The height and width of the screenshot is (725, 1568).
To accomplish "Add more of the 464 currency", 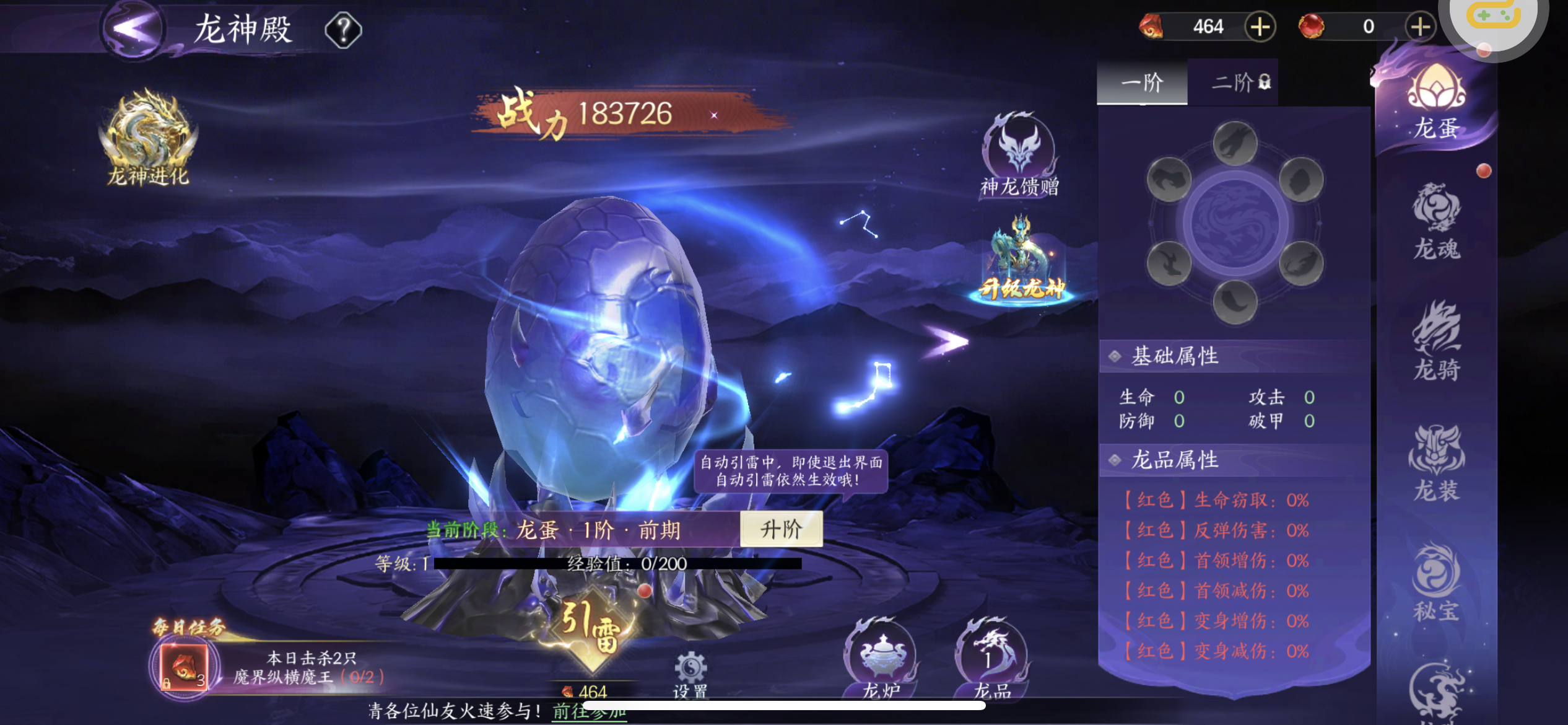I will [x=1260, y=27].
